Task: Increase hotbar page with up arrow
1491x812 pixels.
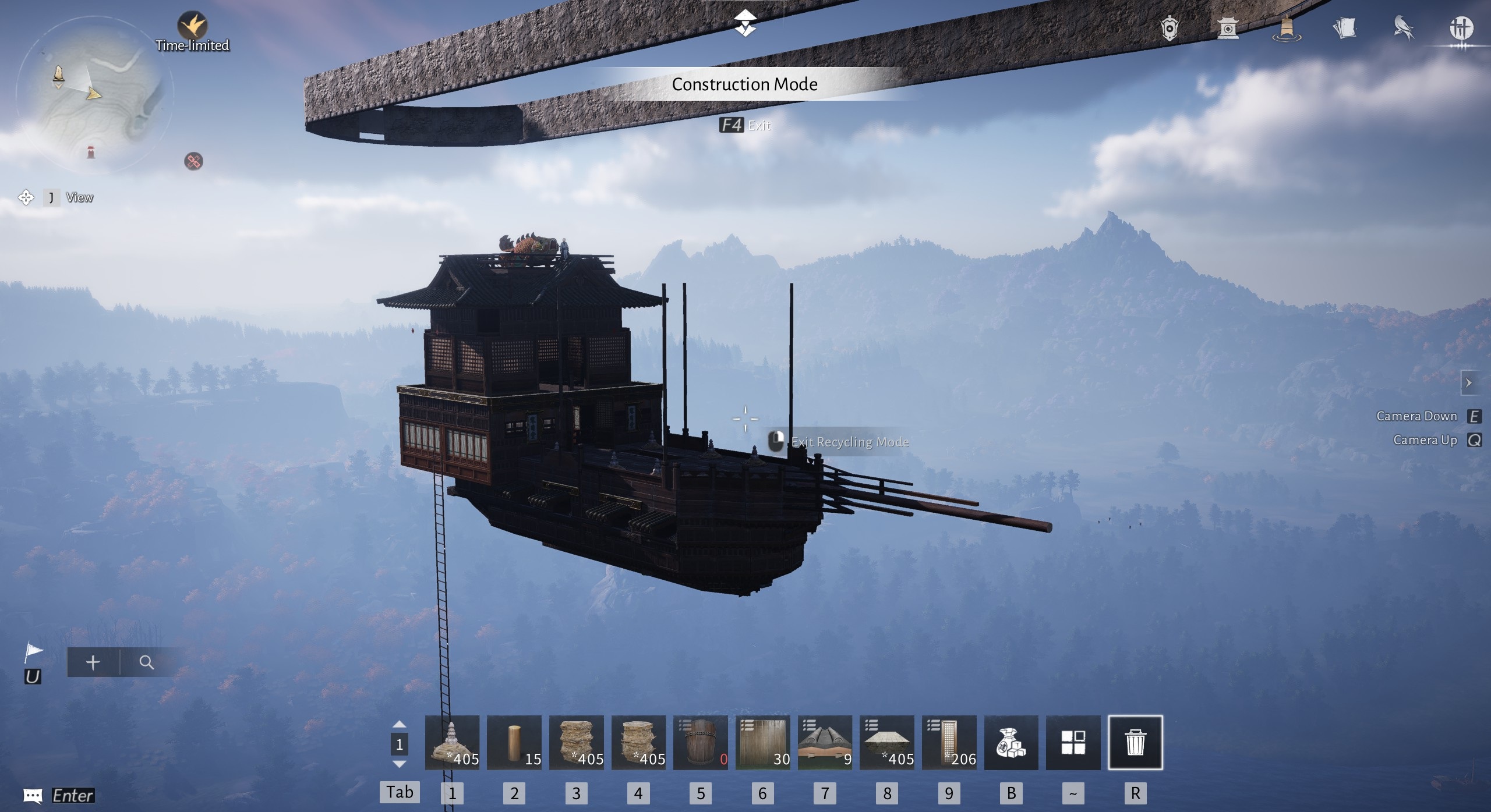Action: (x=399, y=725)
